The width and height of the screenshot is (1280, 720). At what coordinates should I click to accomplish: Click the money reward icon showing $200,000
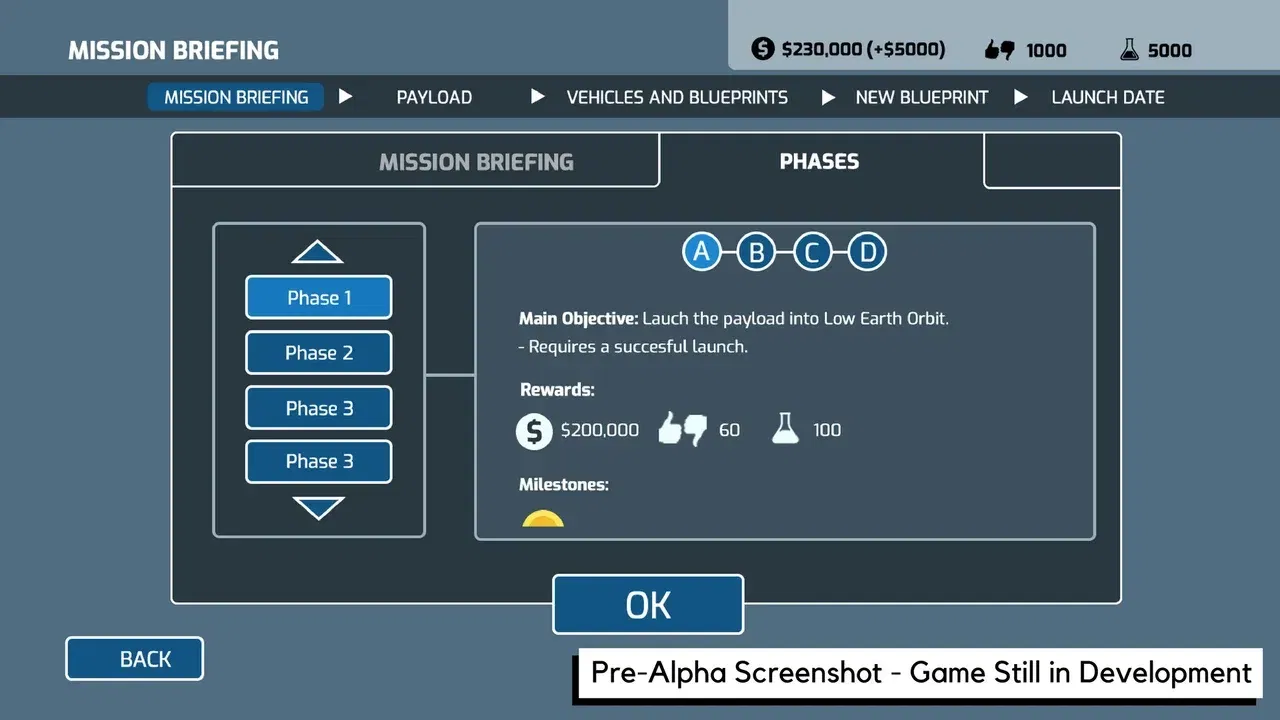point(534,430)
